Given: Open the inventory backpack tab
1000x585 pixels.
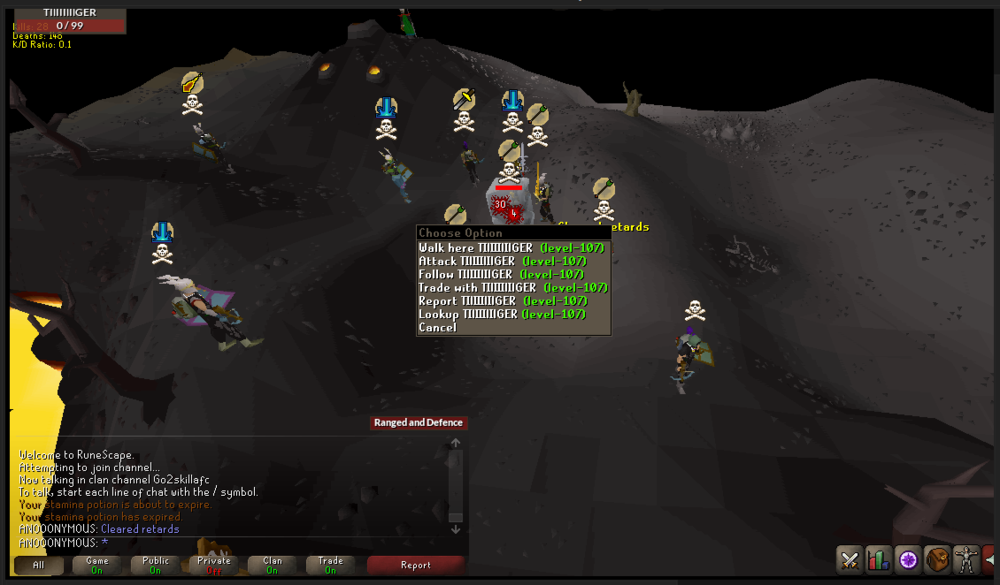Looking at the screenshot, I should click(937, 560).
